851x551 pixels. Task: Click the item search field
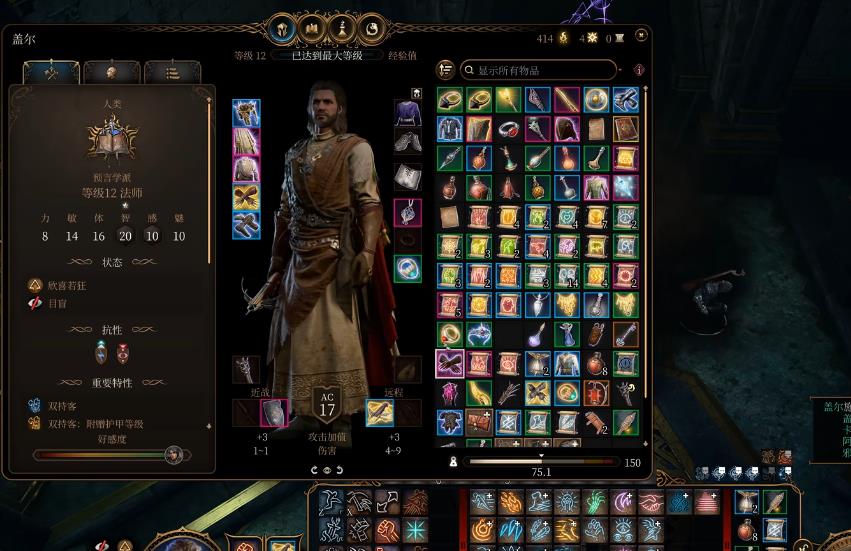[540, 70]
